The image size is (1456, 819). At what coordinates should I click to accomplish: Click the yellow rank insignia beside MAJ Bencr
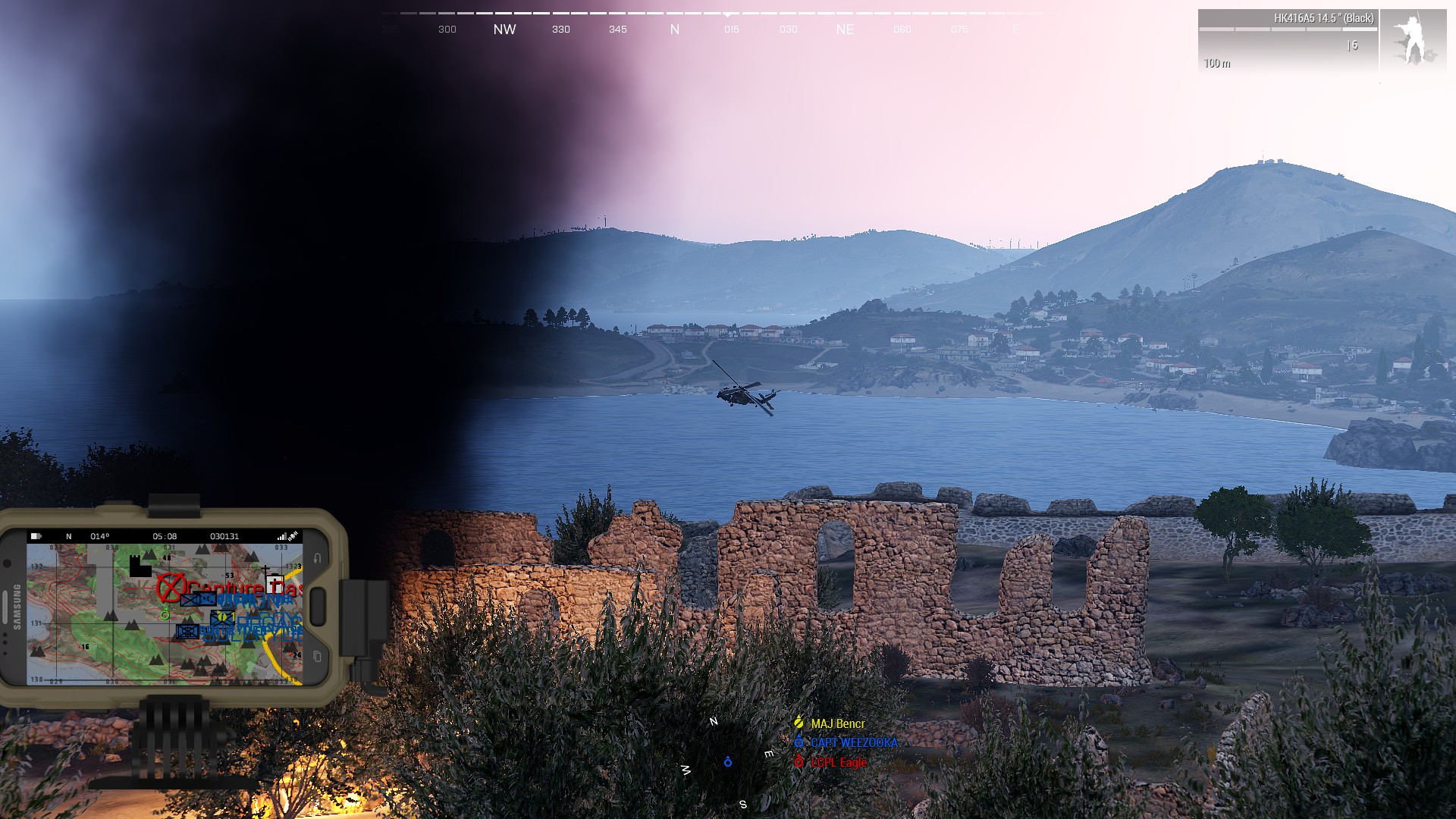tap(799, 723)
